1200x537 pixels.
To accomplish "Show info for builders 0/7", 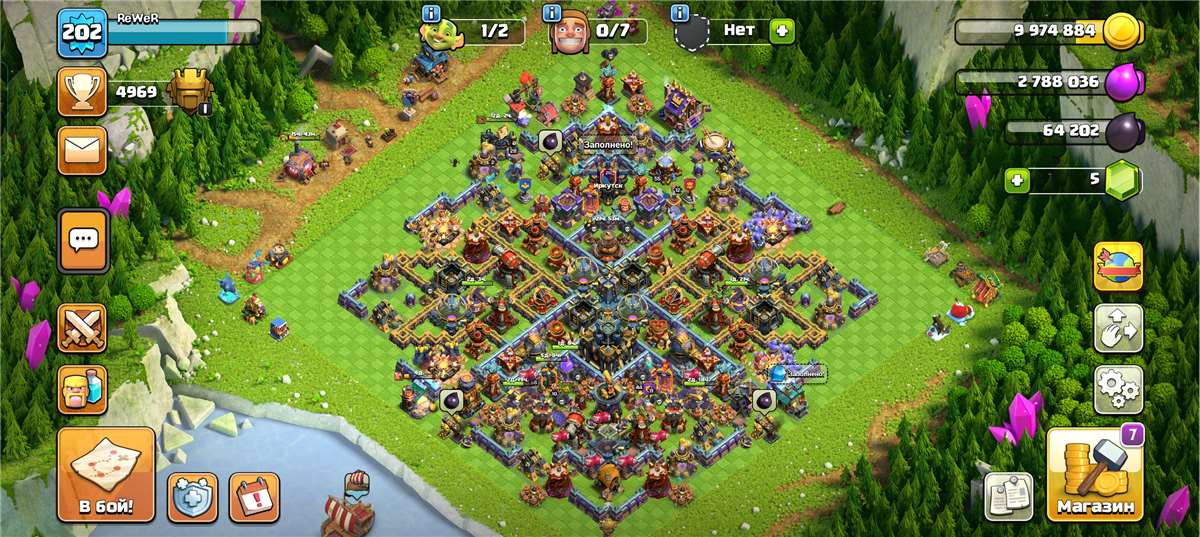I will (x=552, y=14).
